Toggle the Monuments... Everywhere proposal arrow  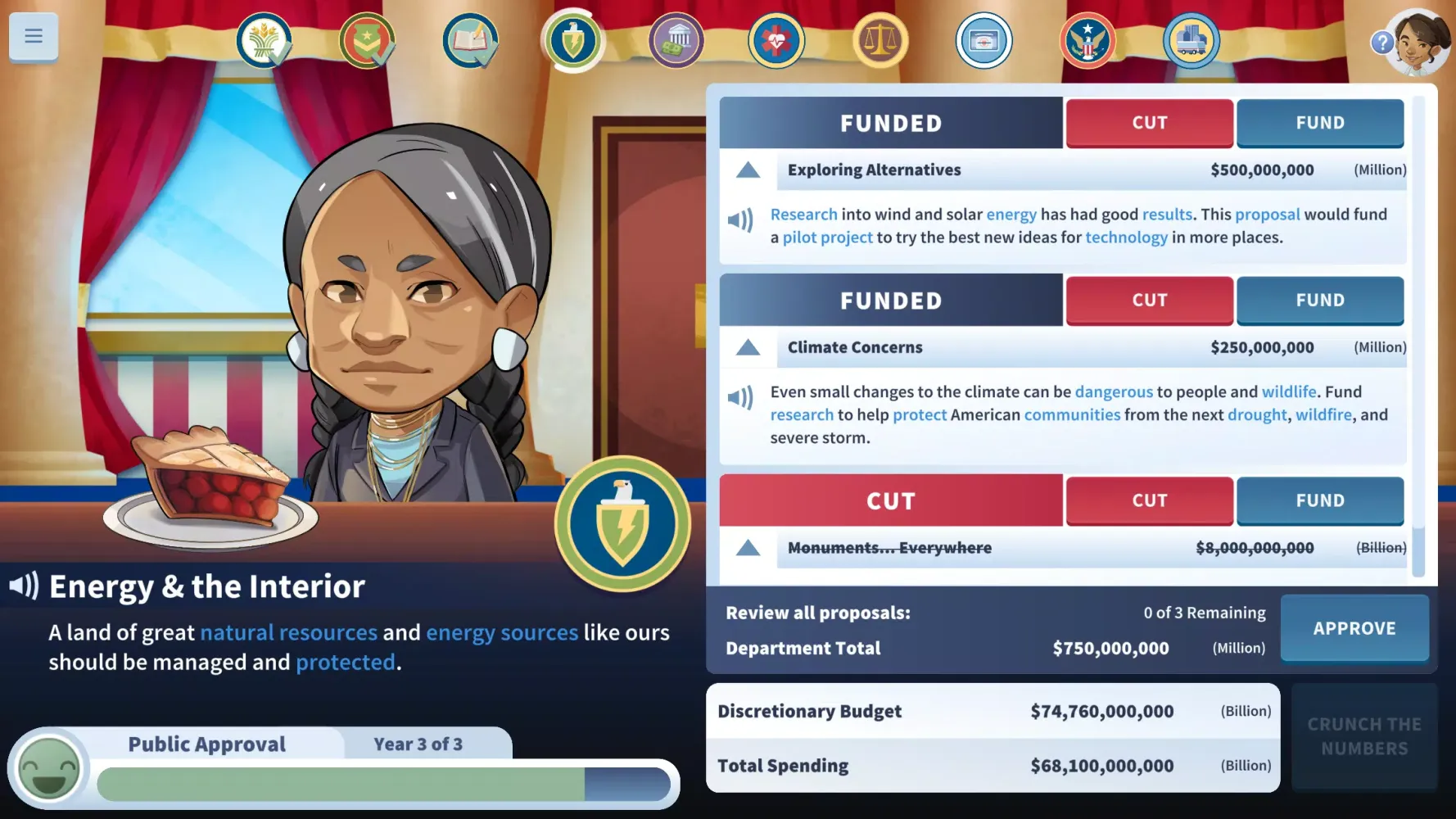(748, 548)
